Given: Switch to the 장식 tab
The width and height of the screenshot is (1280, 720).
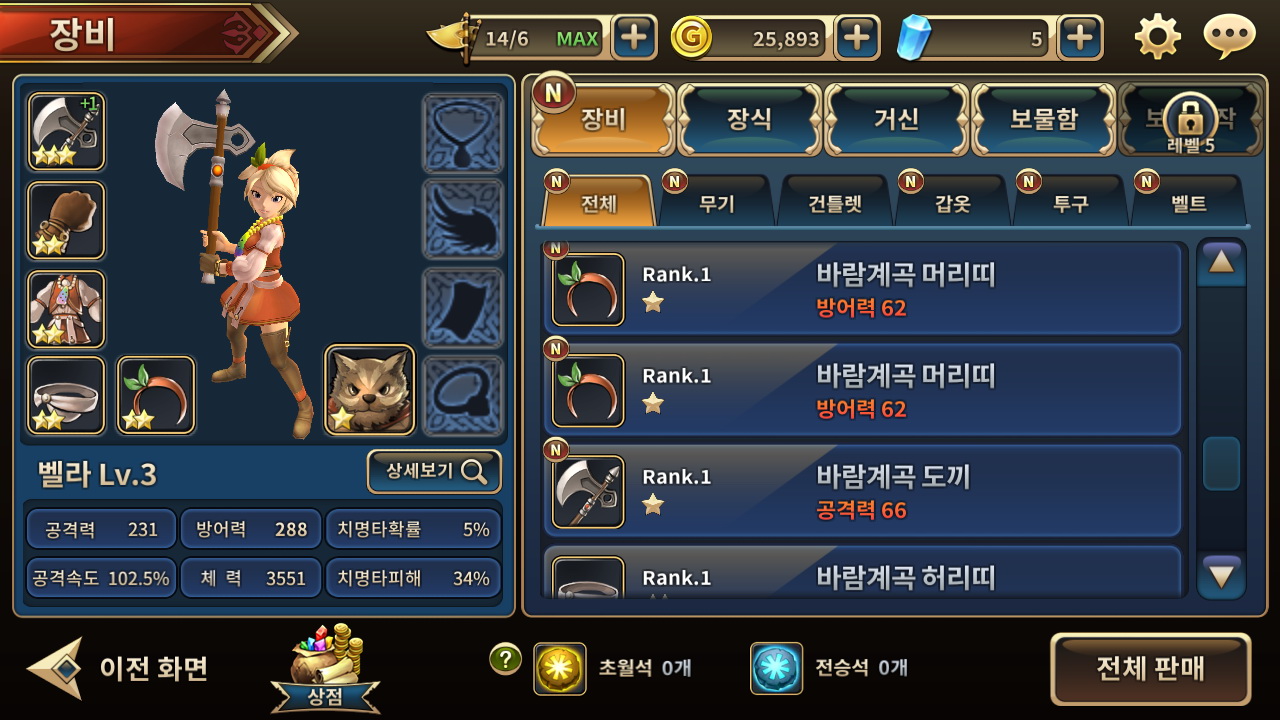Looking at the screenshot, I should pyautogui.click(x=748, y=118).
